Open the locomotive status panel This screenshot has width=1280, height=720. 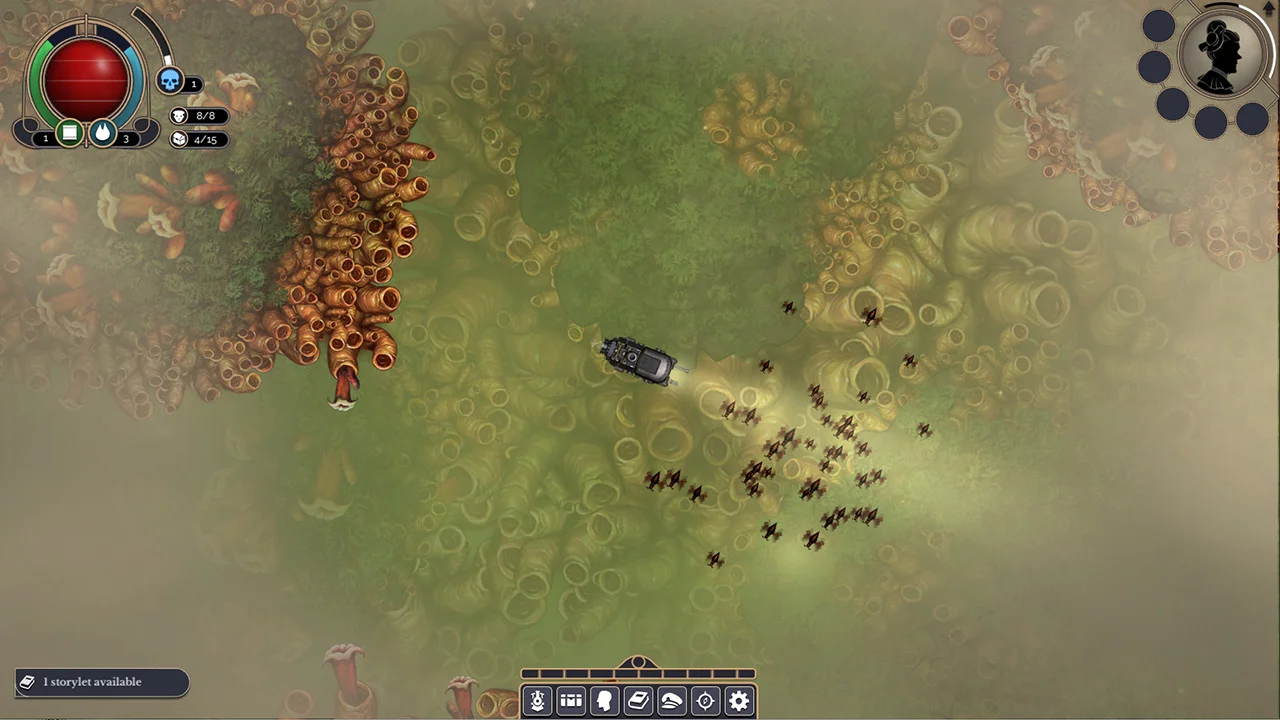point(537,700)
